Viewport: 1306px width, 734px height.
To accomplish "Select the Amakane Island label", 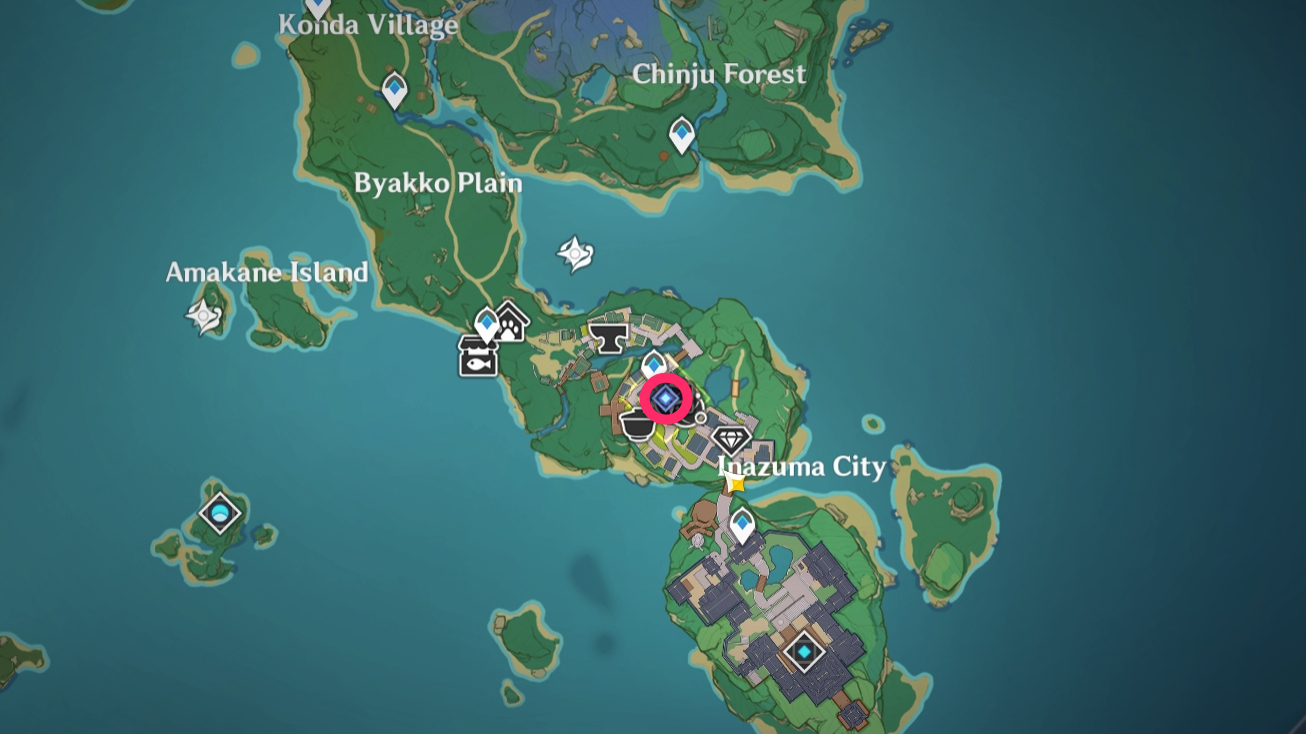I will pos(268,272).
